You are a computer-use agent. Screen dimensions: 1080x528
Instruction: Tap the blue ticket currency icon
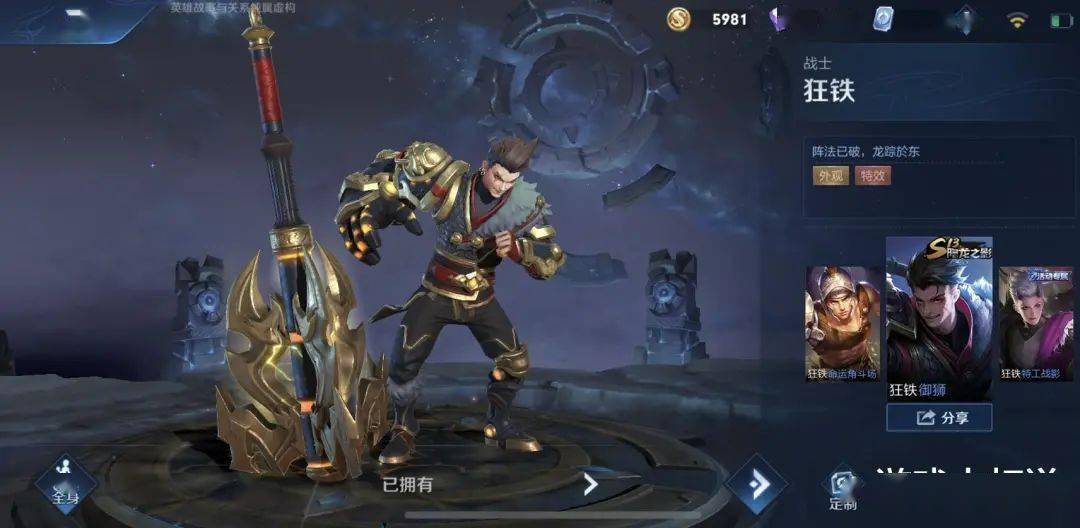tap(882, 19)
